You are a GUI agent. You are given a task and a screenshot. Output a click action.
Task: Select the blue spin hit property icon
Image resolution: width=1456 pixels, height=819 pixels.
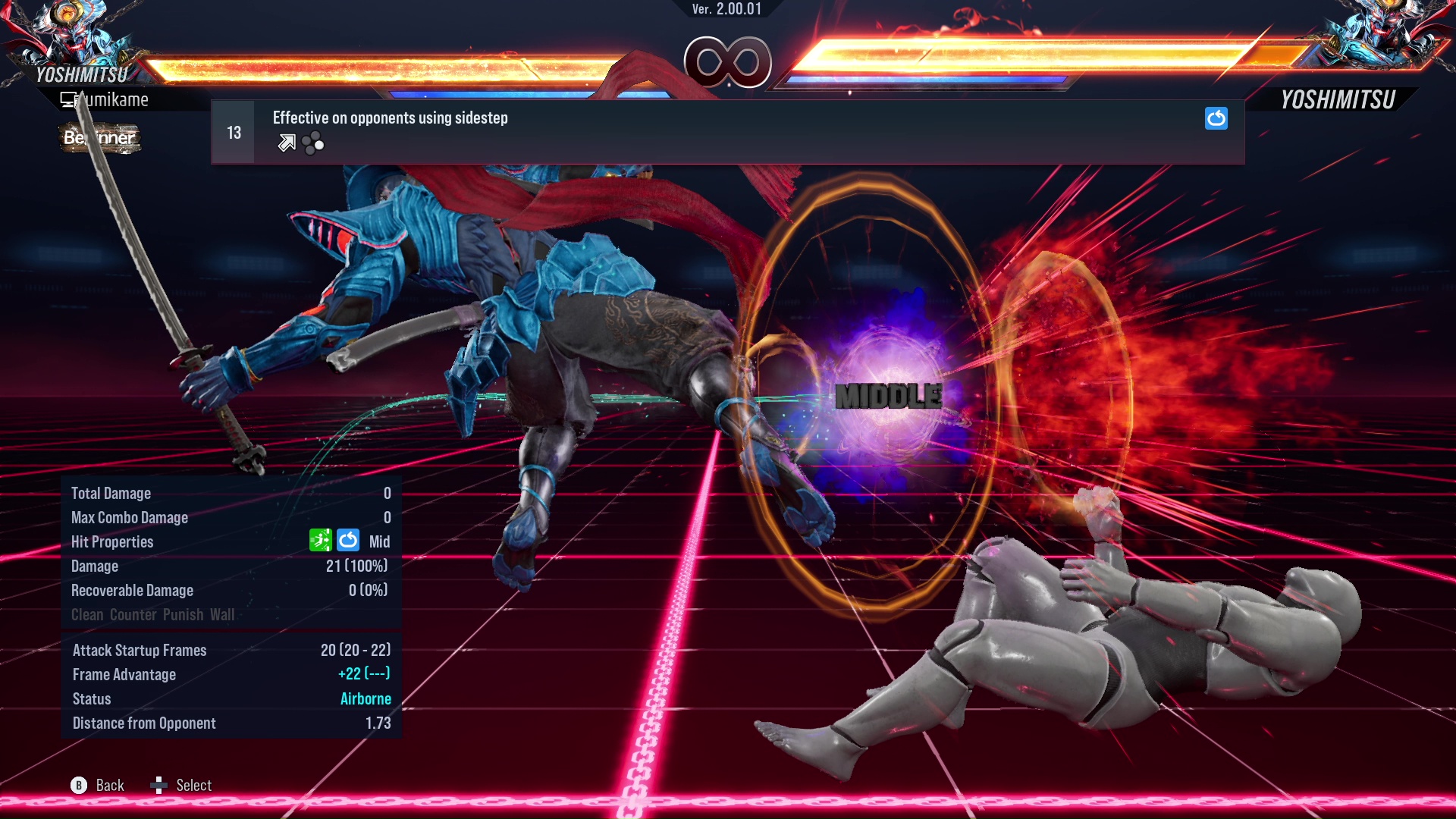[x=348, y=541]
